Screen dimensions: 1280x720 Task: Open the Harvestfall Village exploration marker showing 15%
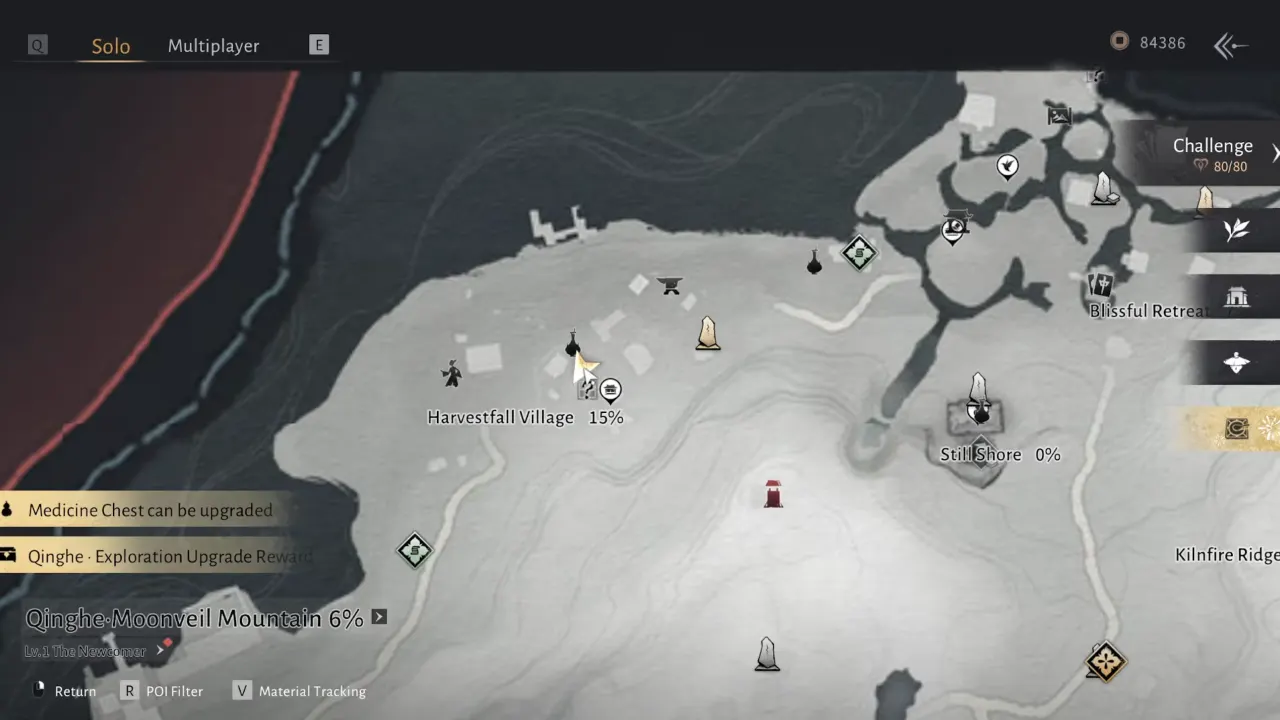coord(610,390)
